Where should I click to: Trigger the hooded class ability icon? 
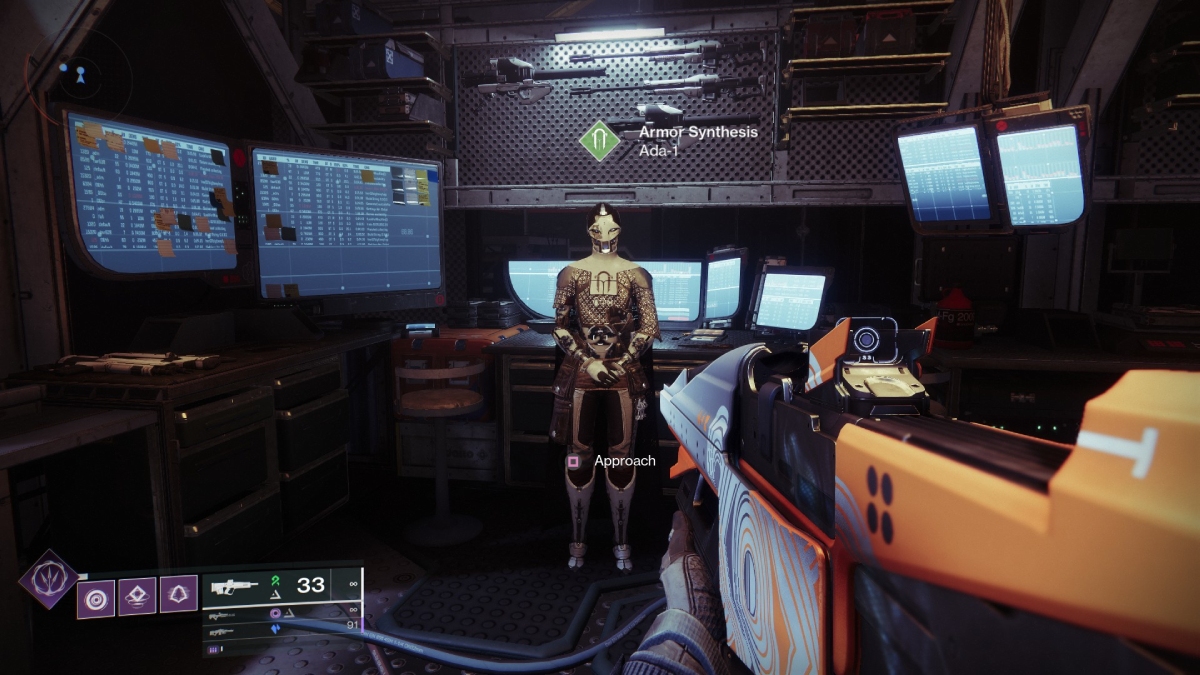(x=179, y=598)
